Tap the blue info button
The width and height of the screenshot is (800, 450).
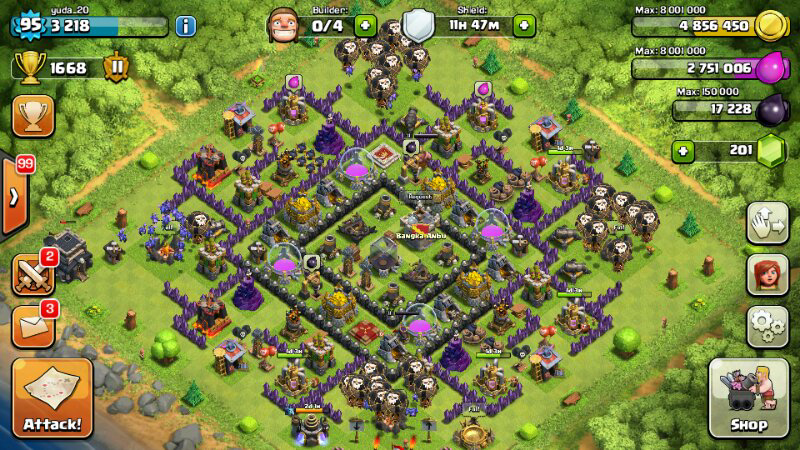[185, 26]
